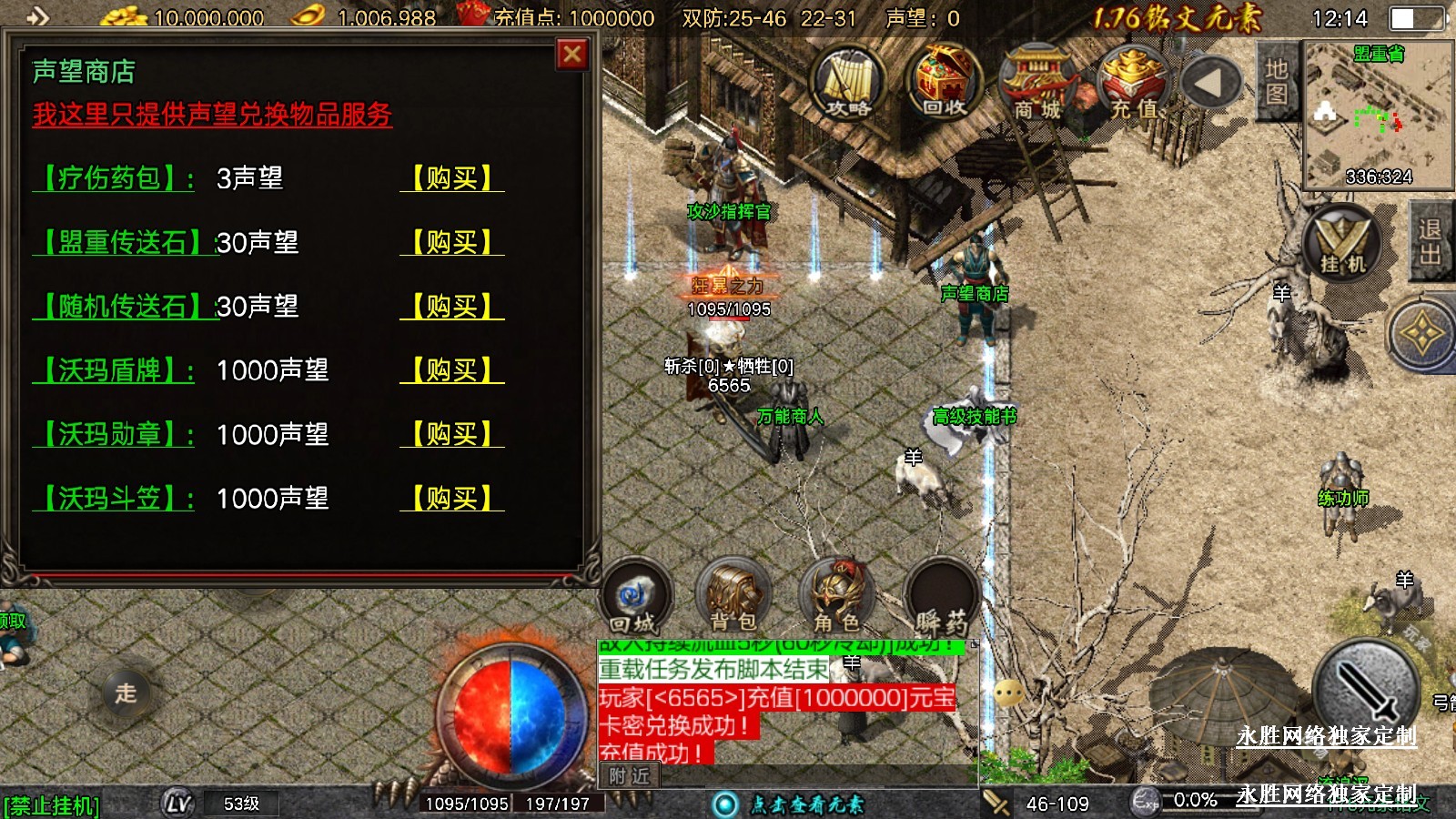Open the 地图 map button
The height and width of the screenshot is (819, 1456).
(1276, 82)
